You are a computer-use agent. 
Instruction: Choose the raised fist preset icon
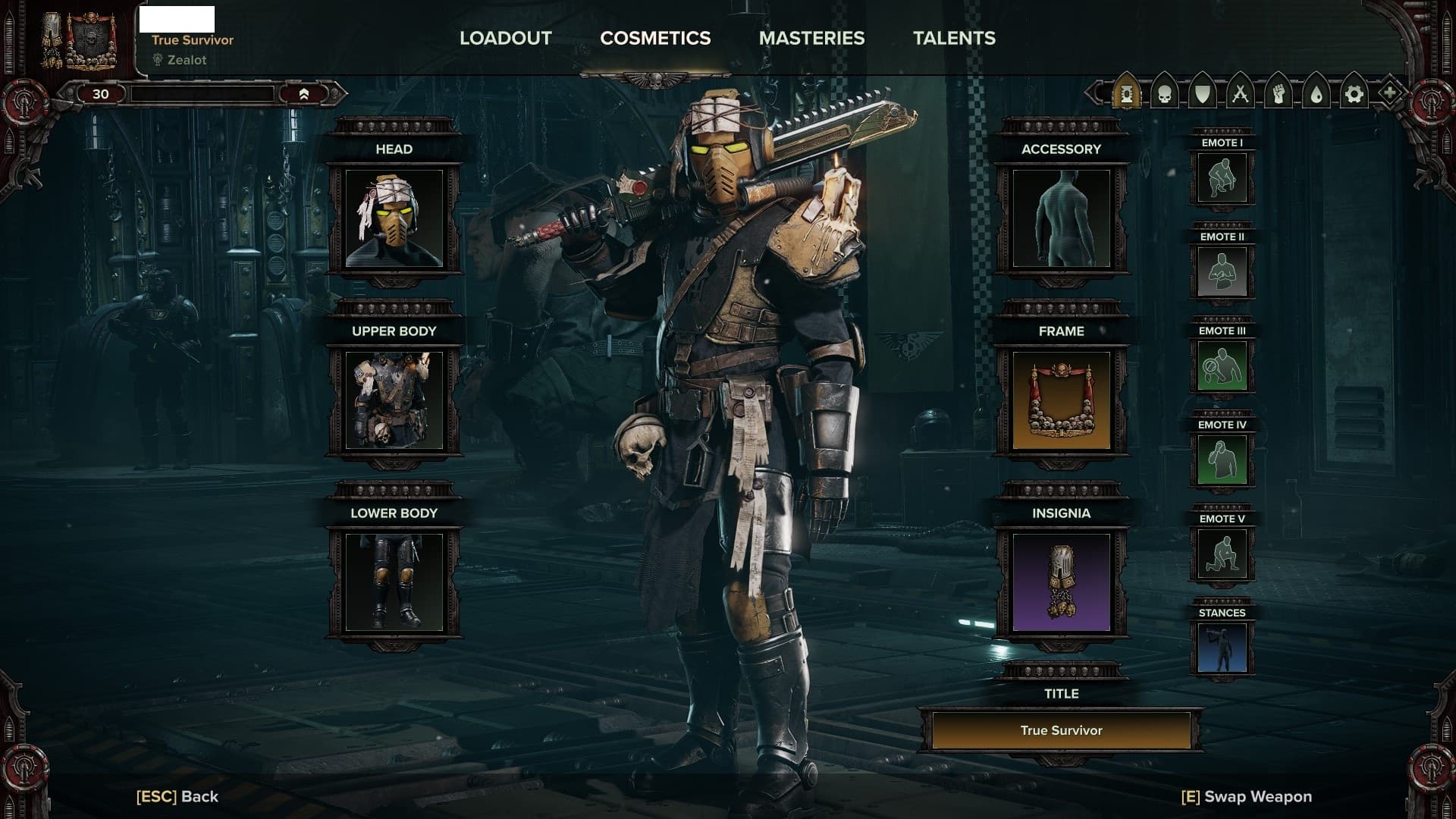(1279, 94)
